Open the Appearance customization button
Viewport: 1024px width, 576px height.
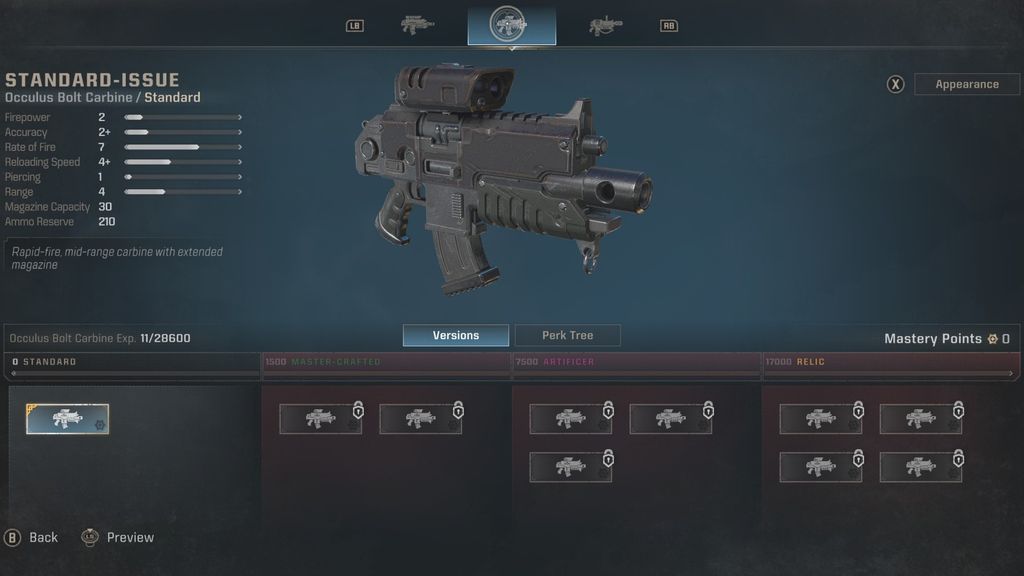tap(966, 84)
